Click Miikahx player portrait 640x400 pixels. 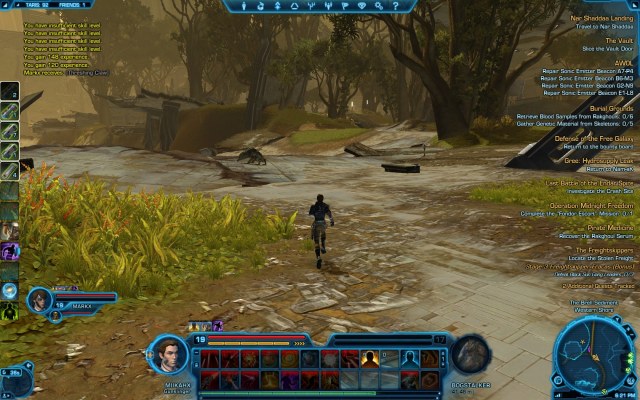pos(168,355)
